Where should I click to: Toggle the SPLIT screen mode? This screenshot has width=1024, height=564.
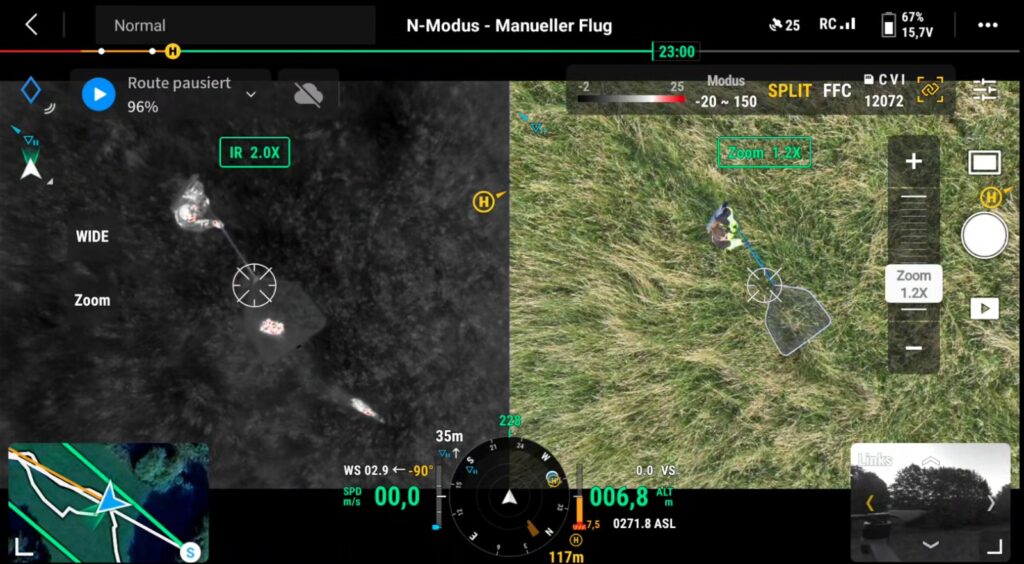[789, 91]
